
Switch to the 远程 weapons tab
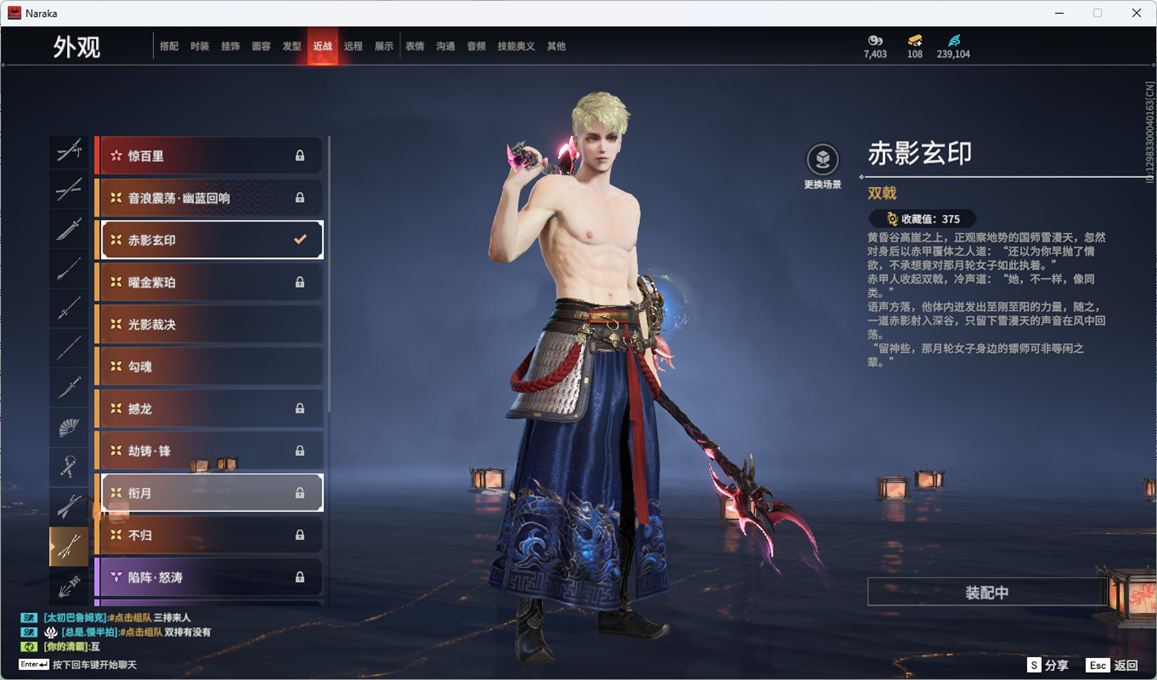[353, 46]
